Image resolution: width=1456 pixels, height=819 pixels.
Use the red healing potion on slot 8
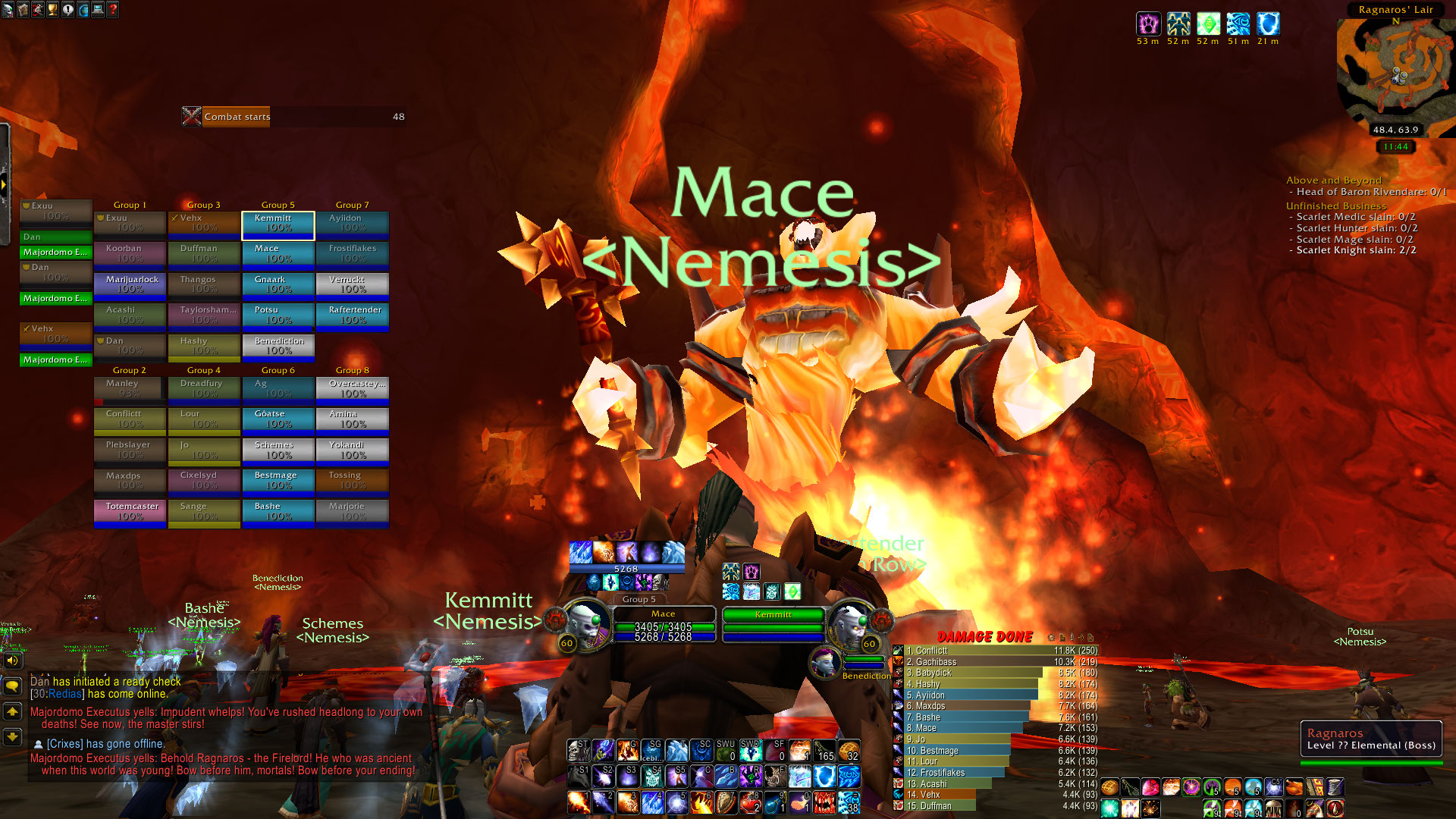tap(751, 802)
